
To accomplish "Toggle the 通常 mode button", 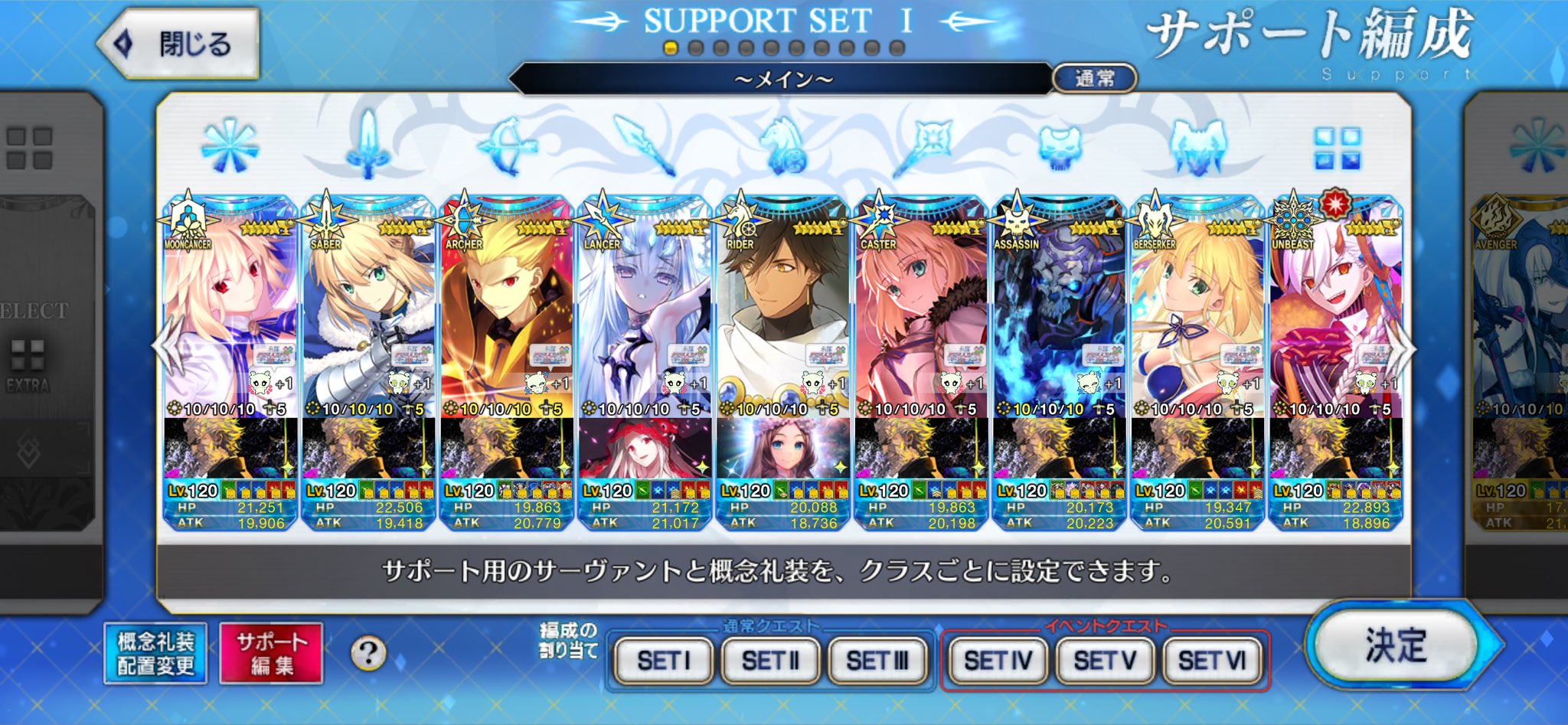I will click(1095, 78).
